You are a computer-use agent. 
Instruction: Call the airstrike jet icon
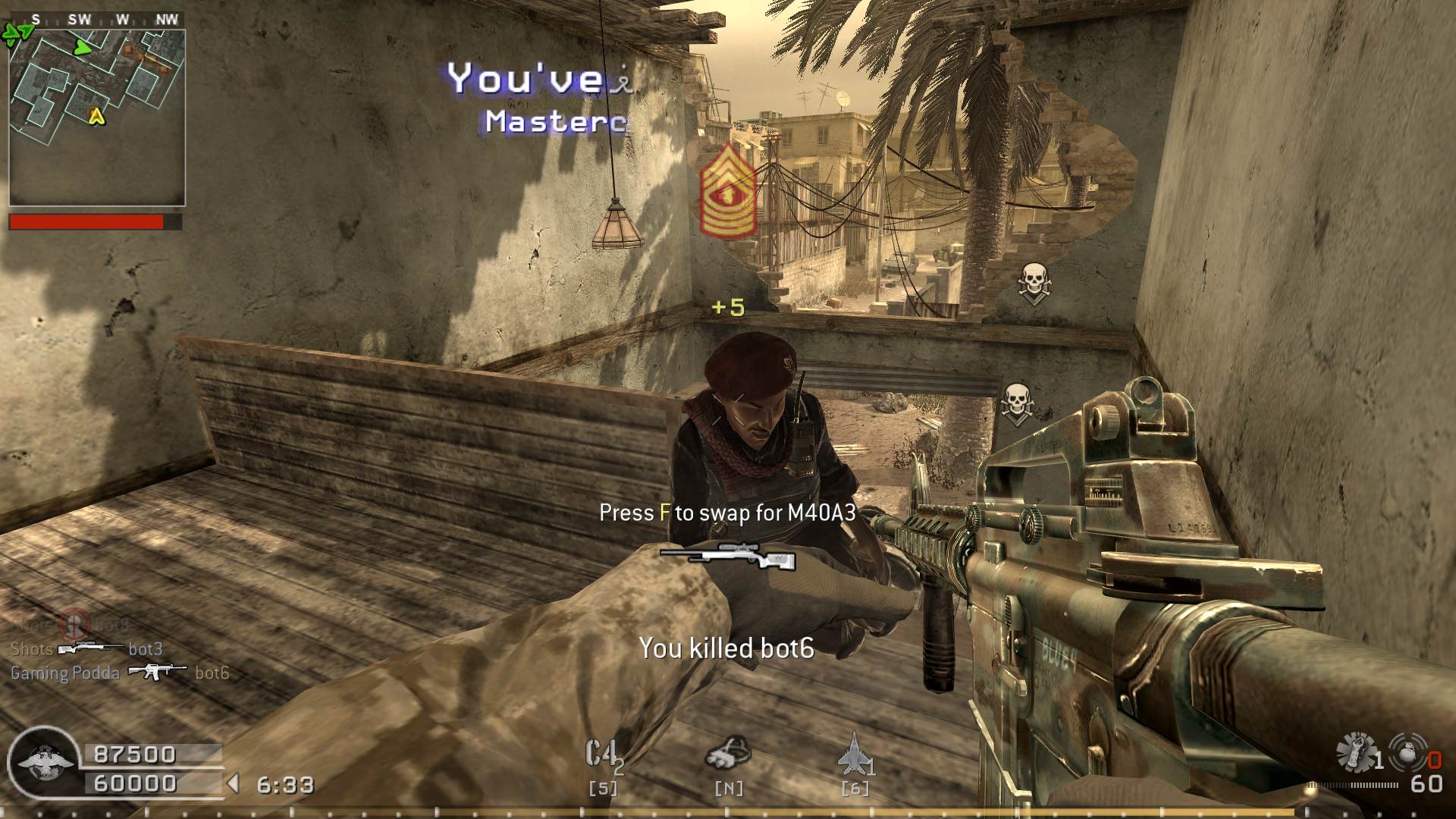pos(853,754)
